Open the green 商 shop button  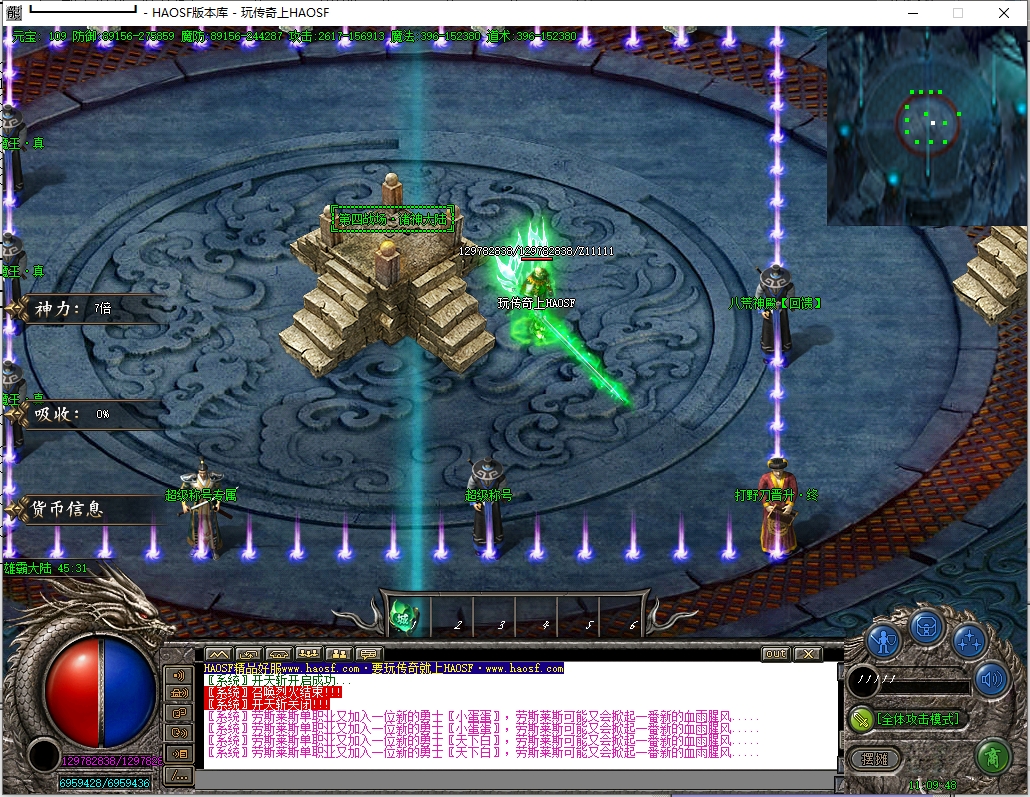coord(991,755)
